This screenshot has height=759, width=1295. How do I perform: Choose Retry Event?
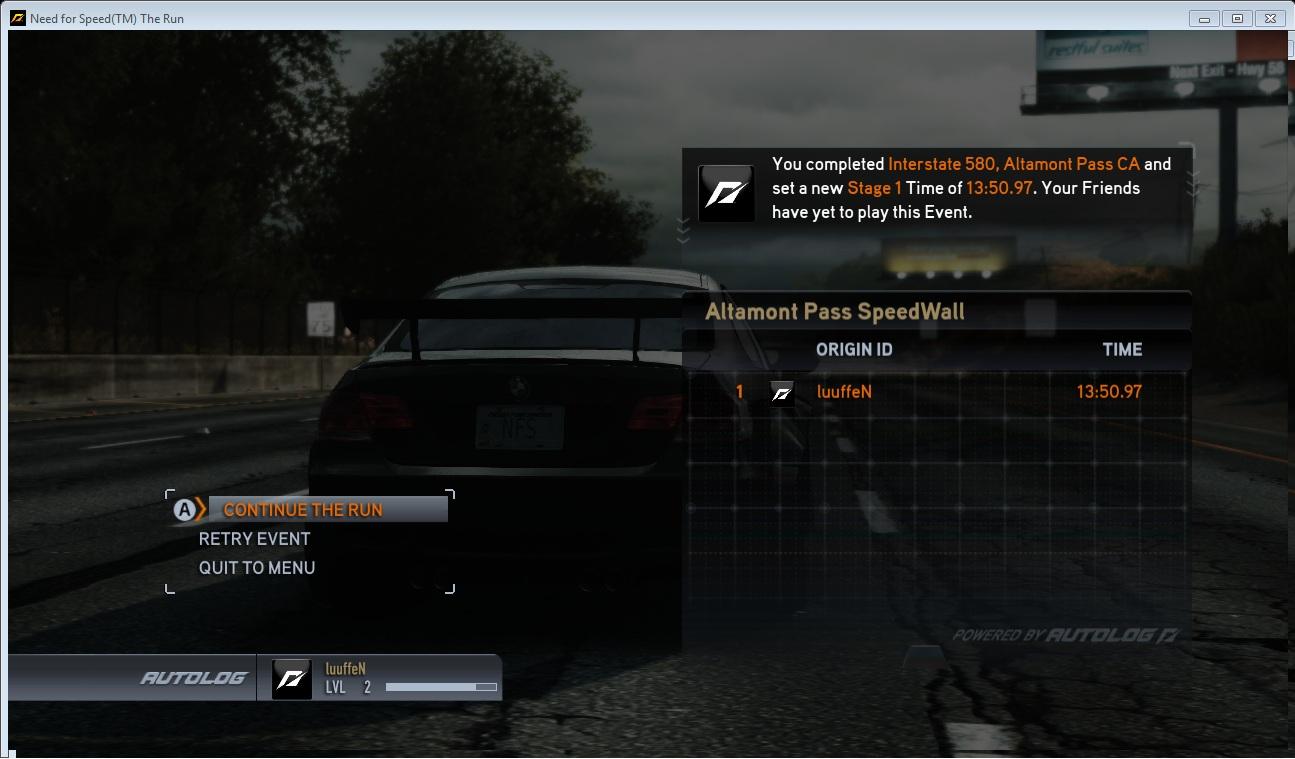(x=254, y=539)
